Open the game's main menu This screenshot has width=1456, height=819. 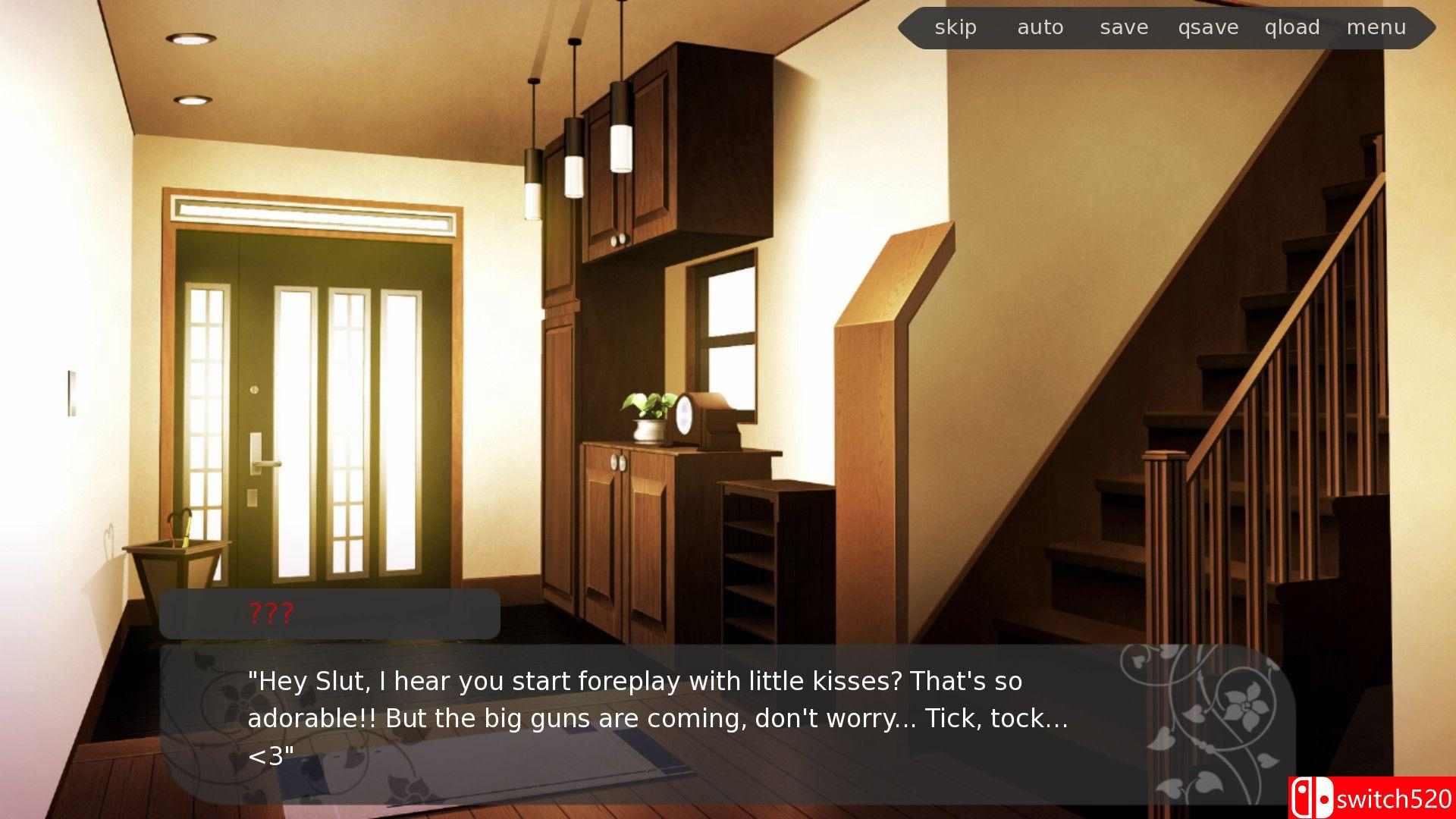[1376, 27]
